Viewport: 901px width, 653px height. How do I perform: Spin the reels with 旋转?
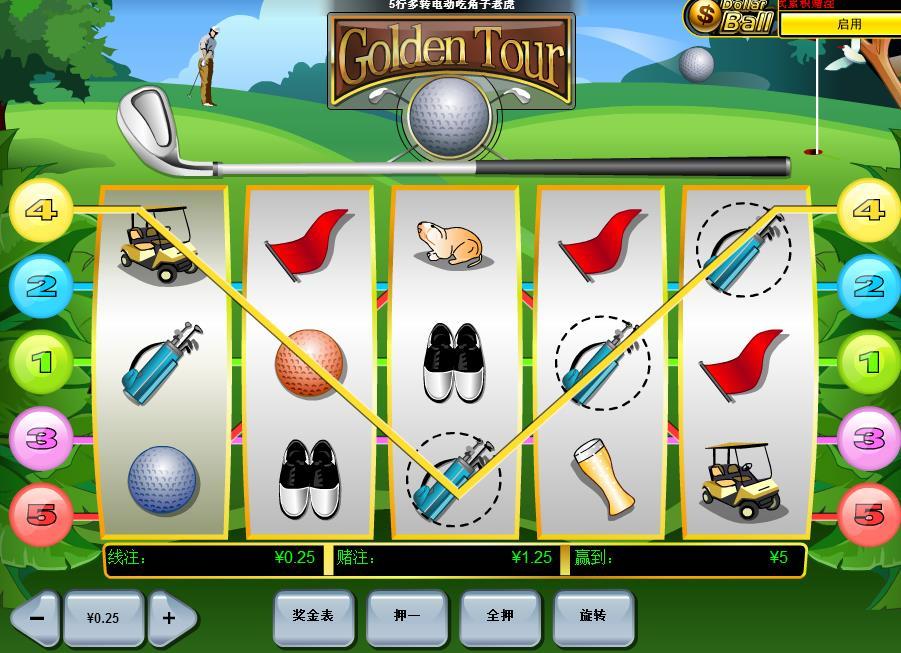click(593, 616)
